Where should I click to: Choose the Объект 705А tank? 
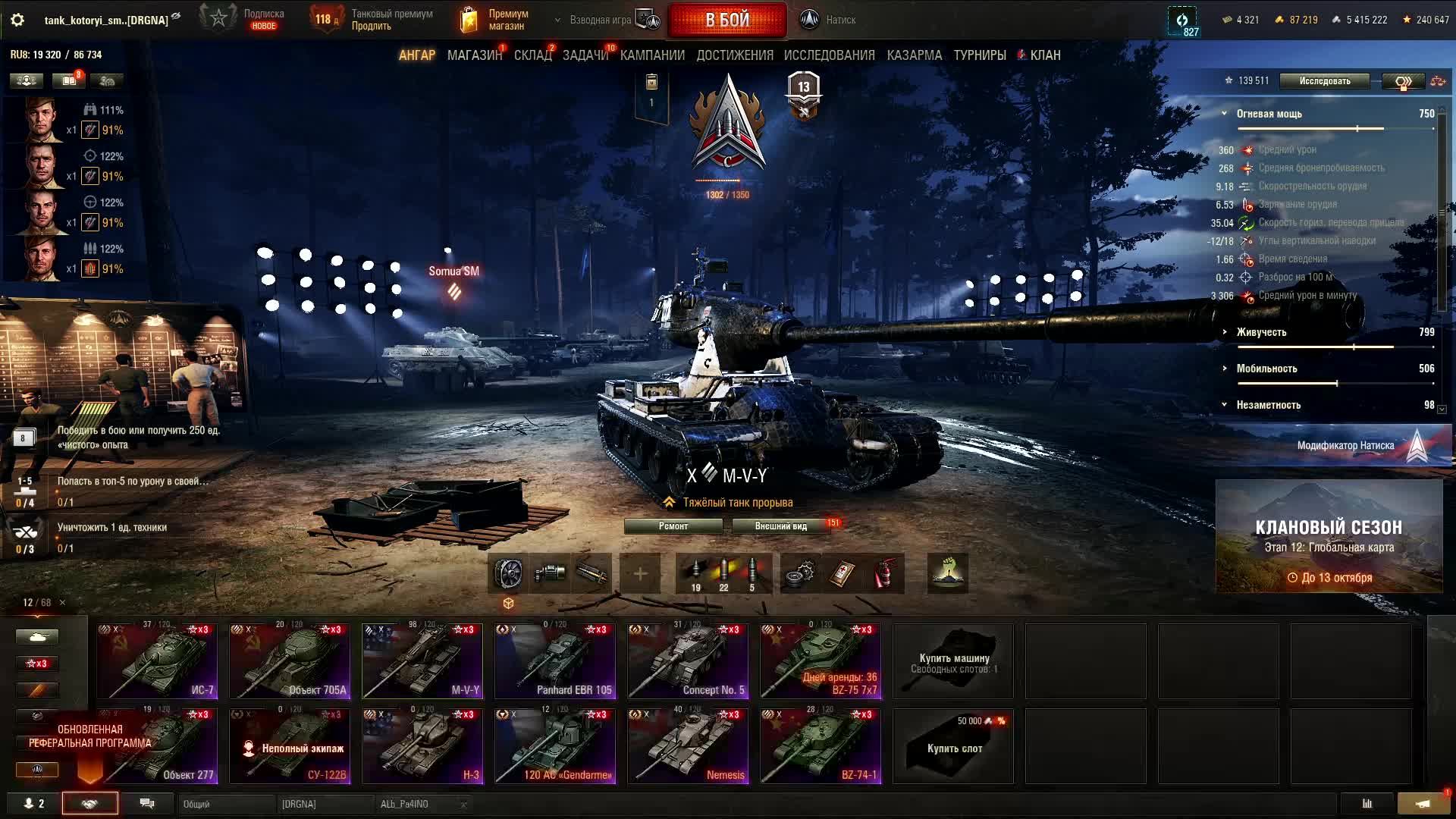[290, 661]
